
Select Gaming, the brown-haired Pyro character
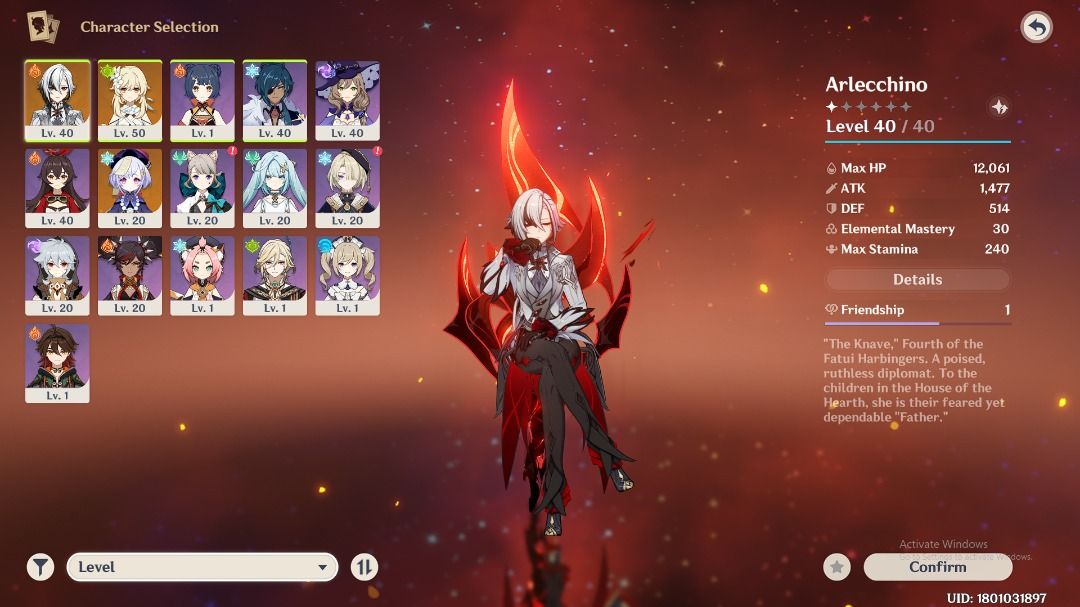(x=57, y=362)
